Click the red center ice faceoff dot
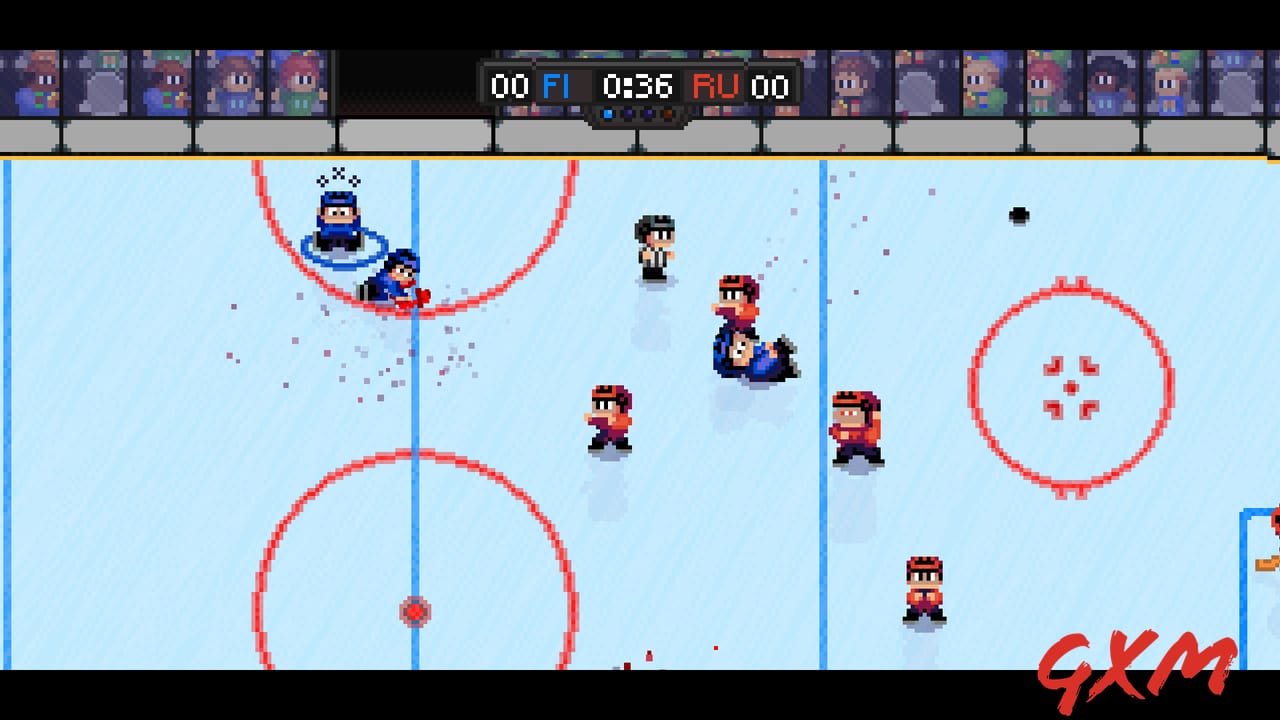Screen dimensions: 1280x720 [414, 612]
